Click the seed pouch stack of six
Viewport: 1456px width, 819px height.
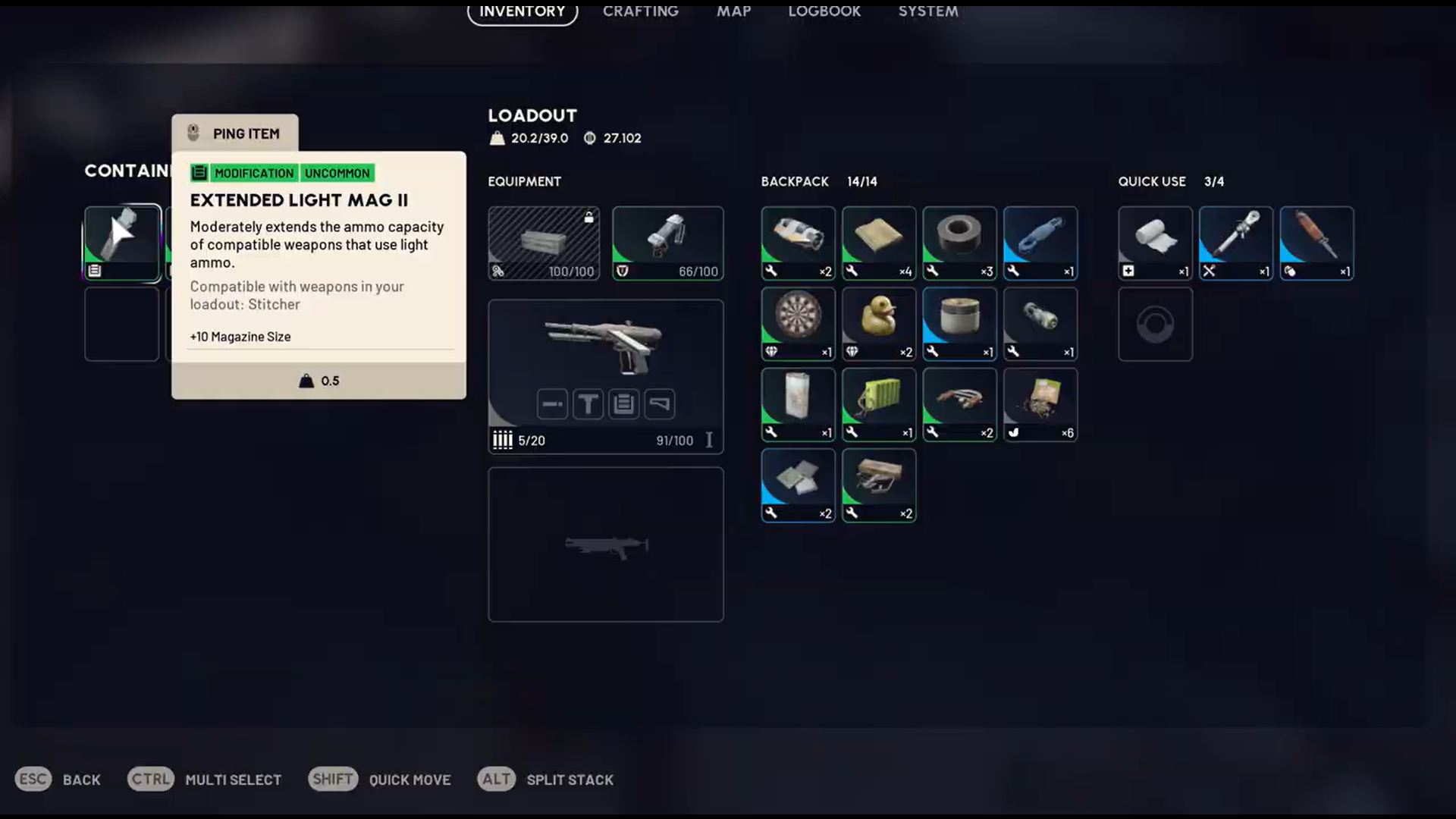[x=1040, y=404]
